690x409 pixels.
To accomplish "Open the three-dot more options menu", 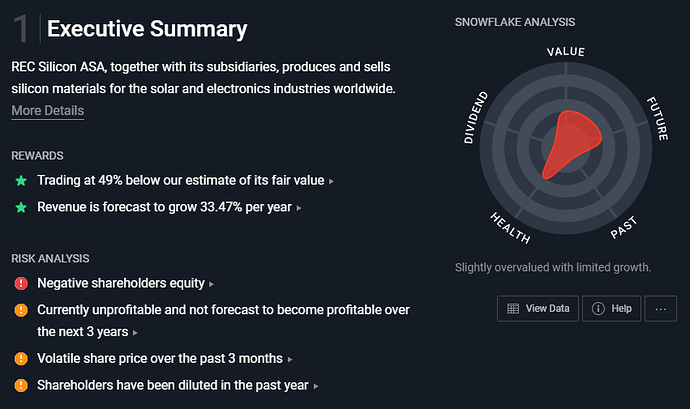I will 661,309.
